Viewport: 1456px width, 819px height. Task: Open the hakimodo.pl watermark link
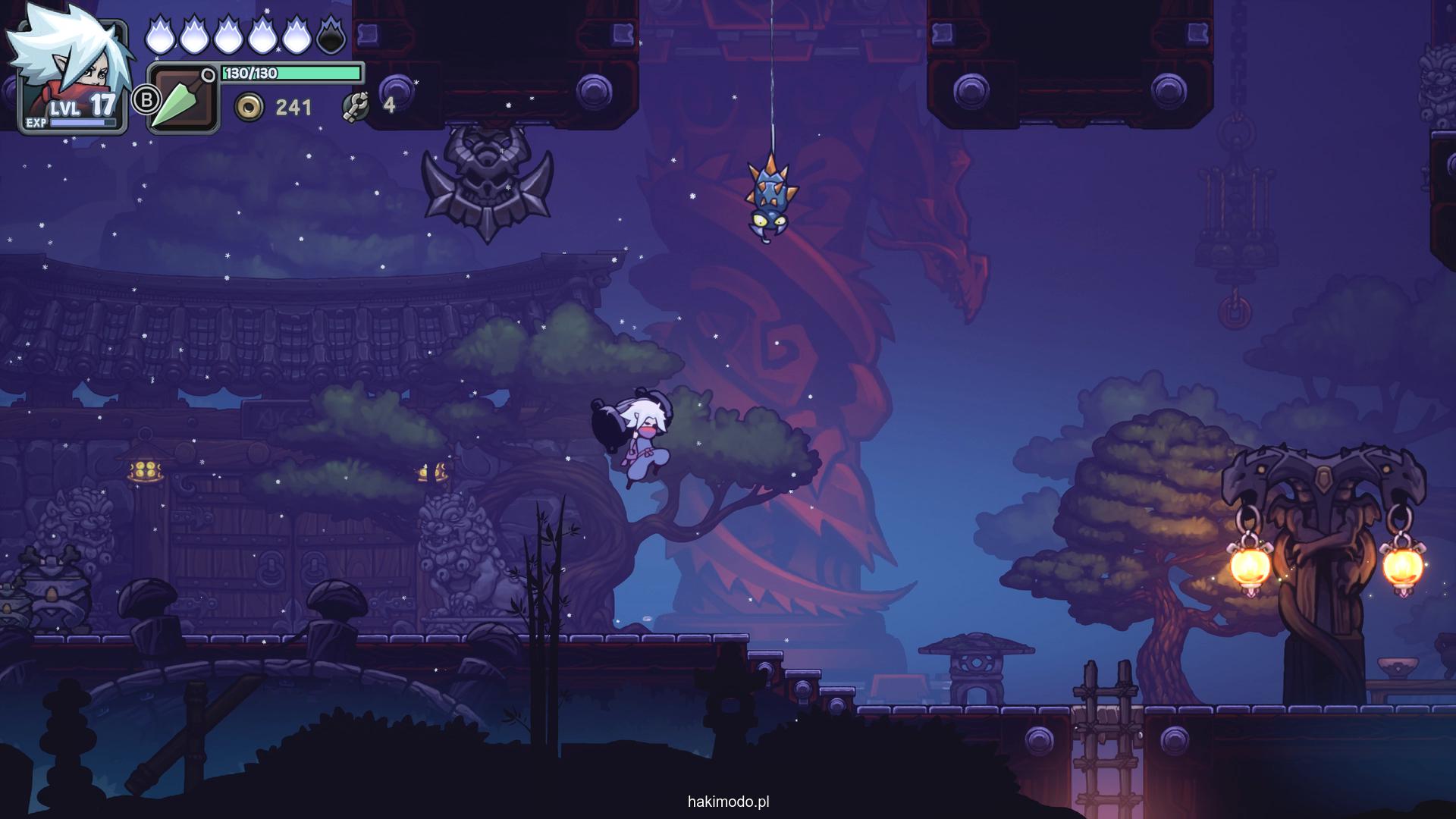point(728,802)
